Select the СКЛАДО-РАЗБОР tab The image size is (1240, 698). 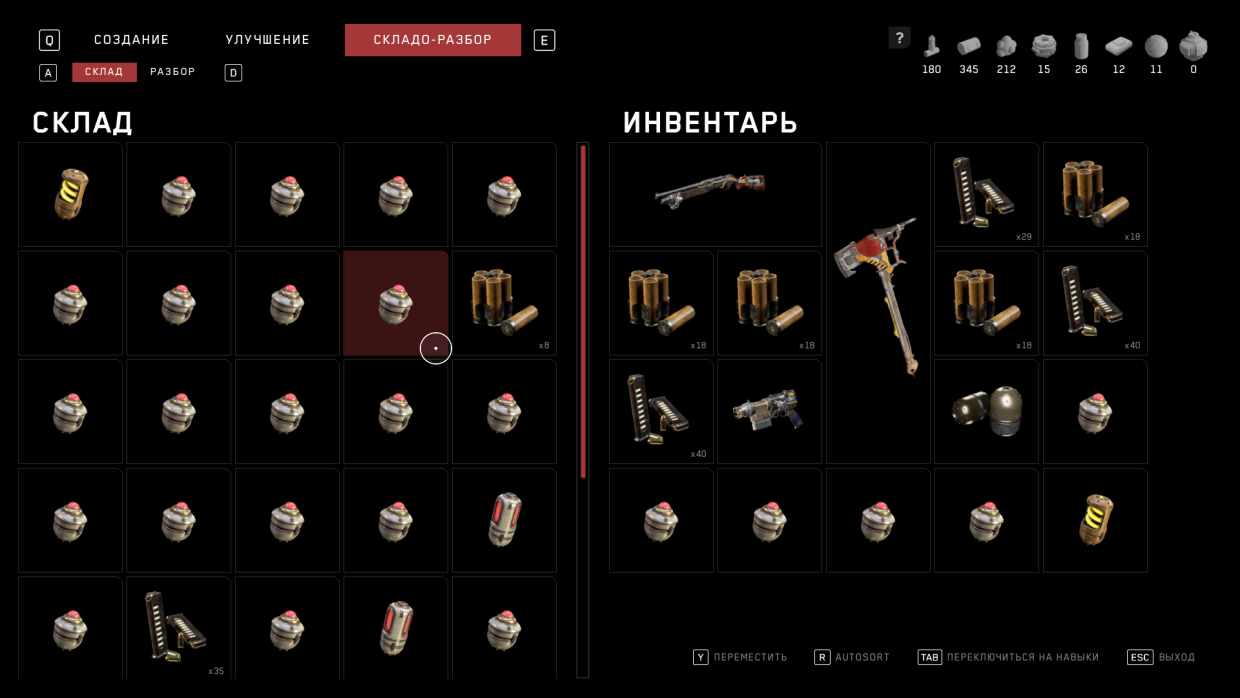(x=432, y=40)
